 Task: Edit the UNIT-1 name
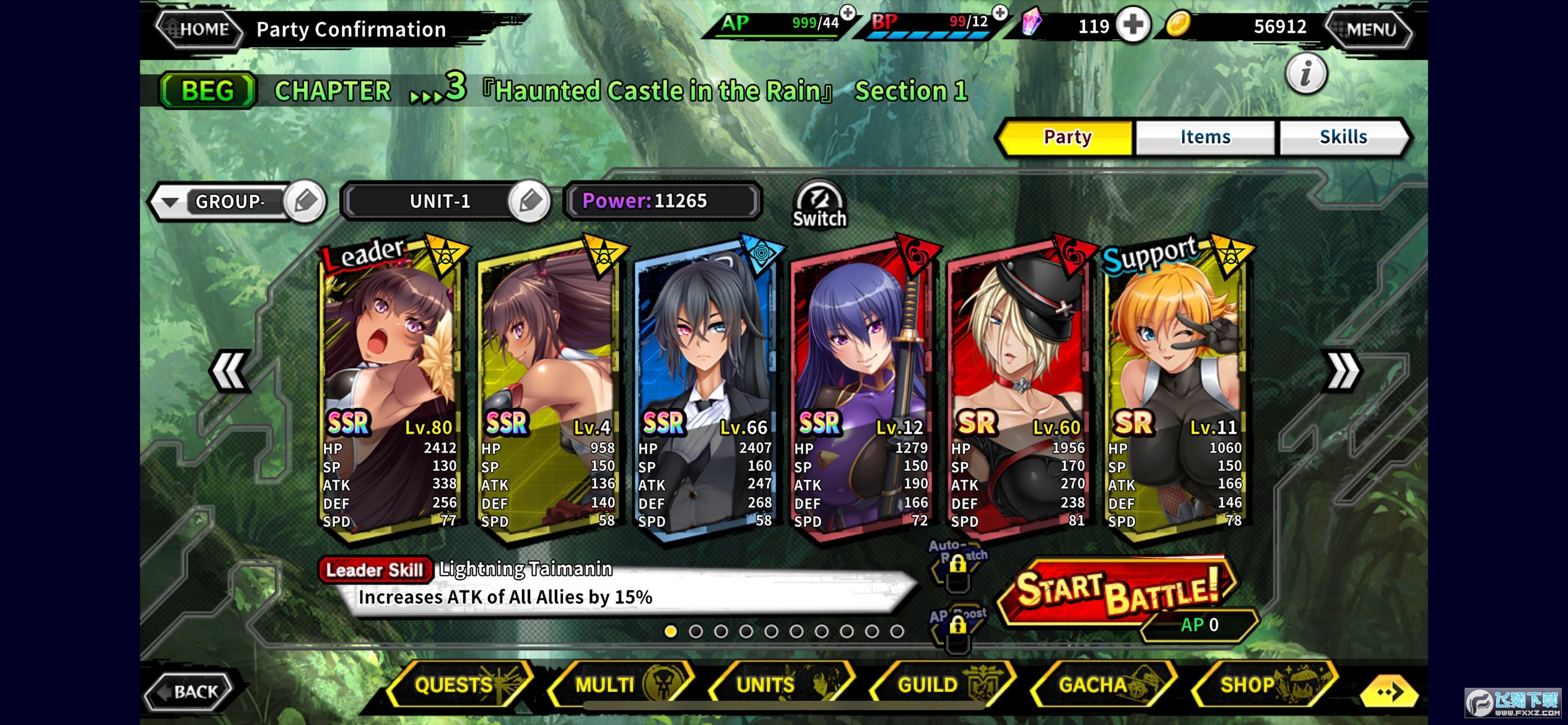pos(529,201)
